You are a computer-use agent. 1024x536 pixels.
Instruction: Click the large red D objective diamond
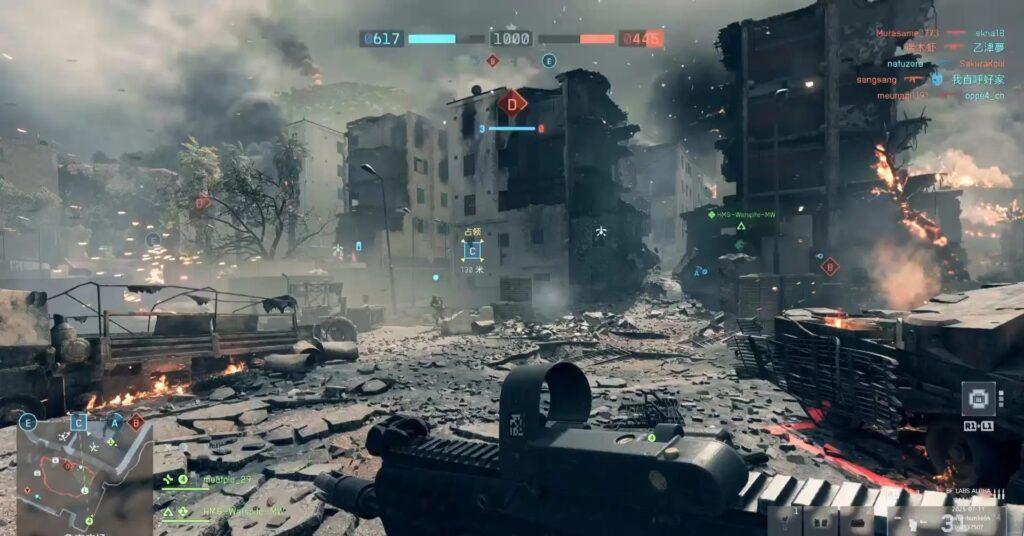pyautogui.click(x=512, y=102)
